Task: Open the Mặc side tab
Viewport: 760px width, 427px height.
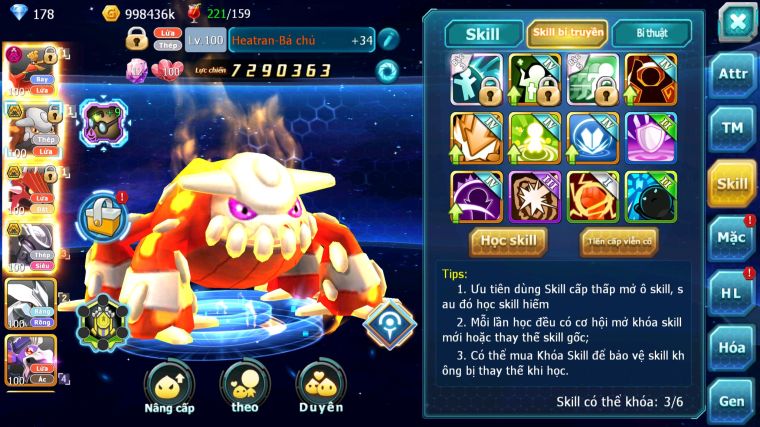Action: coord(731,237)
